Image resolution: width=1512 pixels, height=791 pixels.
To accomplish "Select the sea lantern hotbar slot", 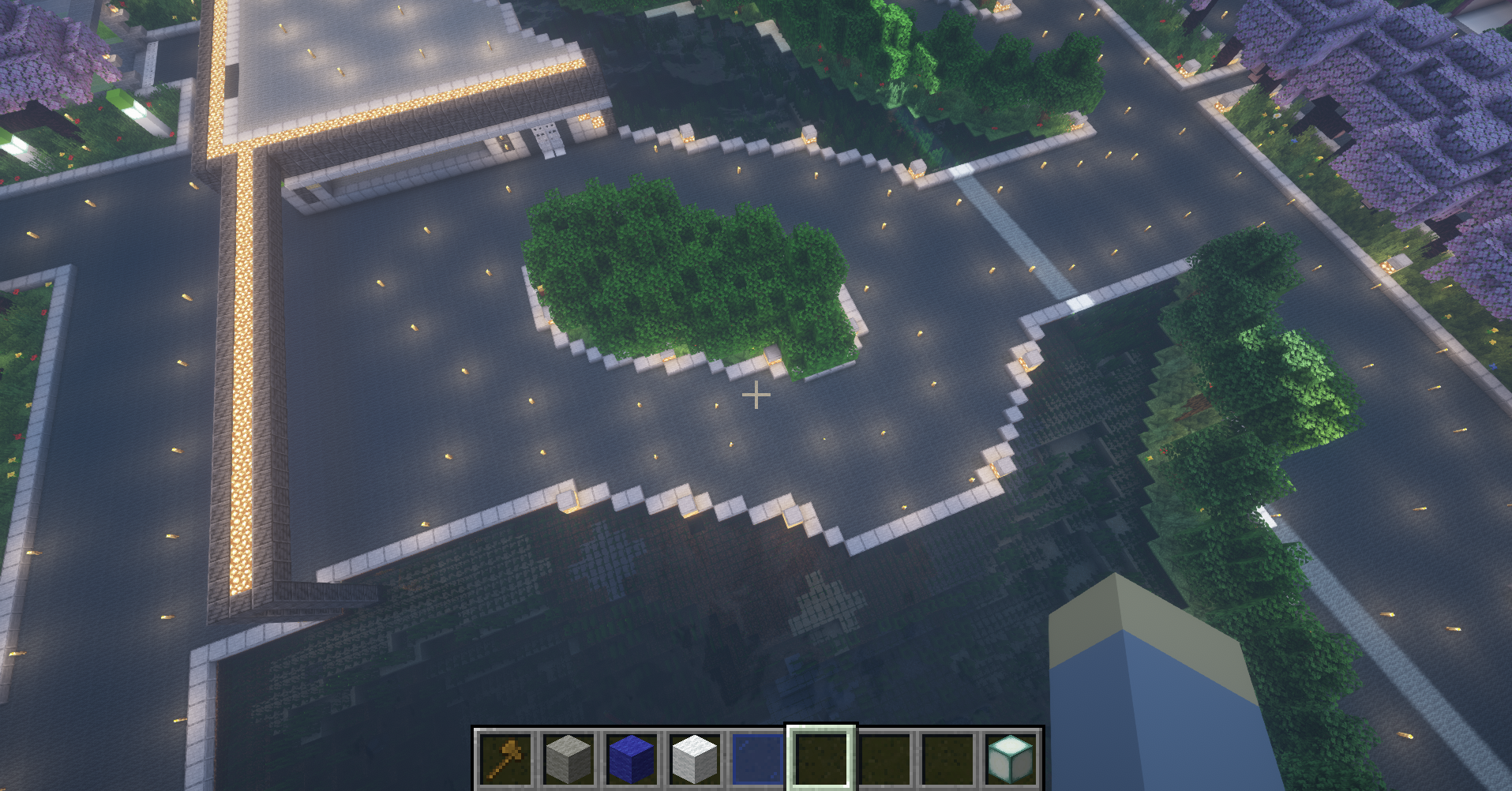I will 1011,759.
